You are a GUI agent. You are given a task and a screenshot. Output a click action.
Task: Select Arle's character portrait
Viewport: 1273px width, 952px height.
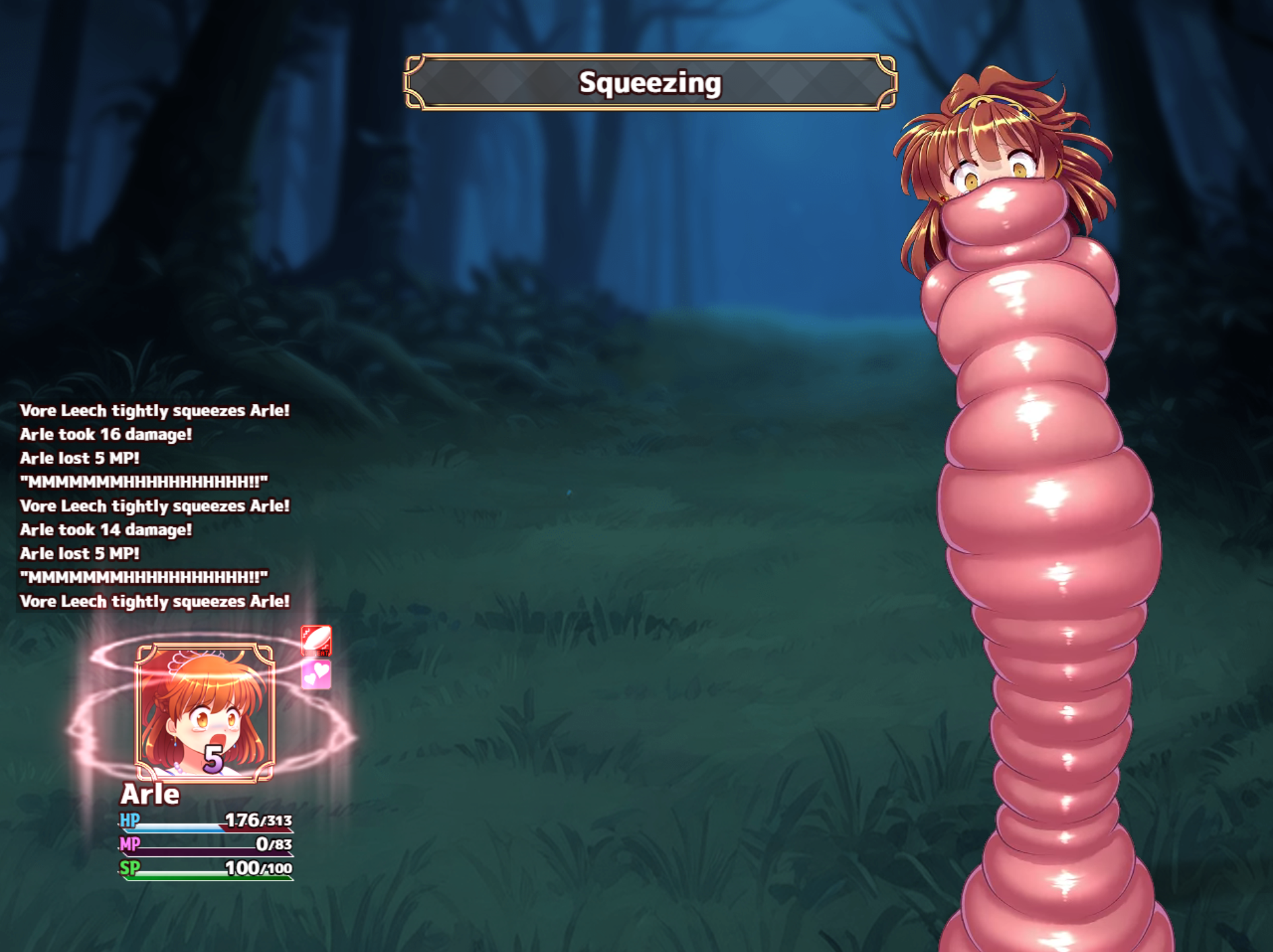tap(205, 712)
